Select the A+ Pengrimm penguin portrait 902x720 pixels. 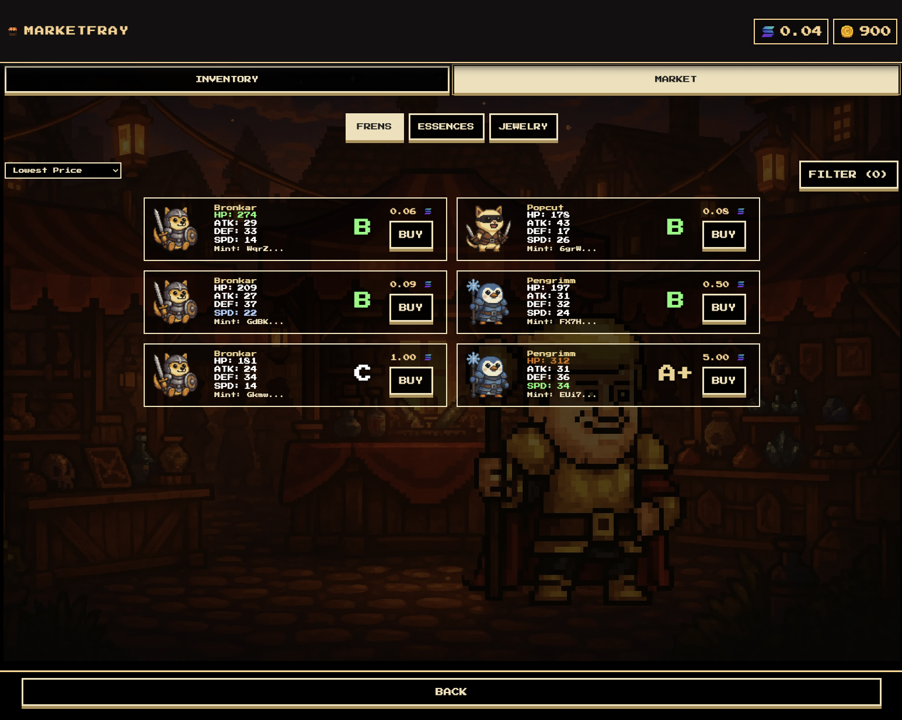489,375
